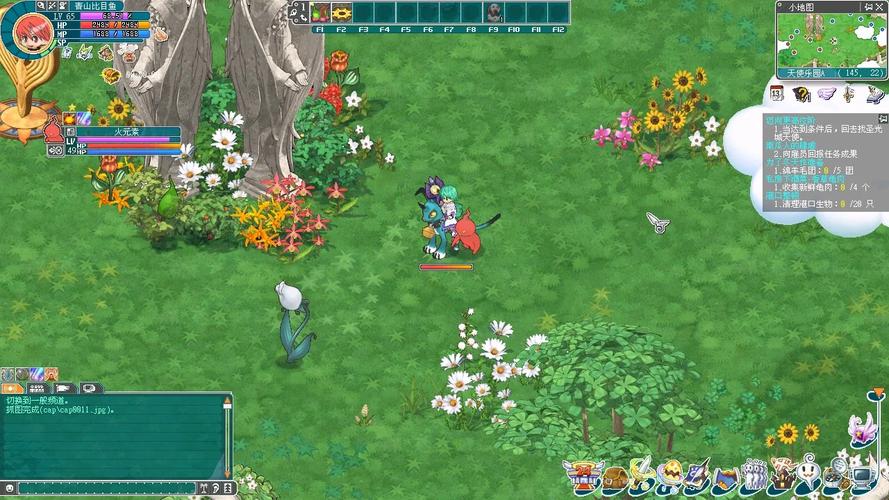Use the sunflower item in slot F2
The height and width of the screenshot is (500, 889).
342,13
